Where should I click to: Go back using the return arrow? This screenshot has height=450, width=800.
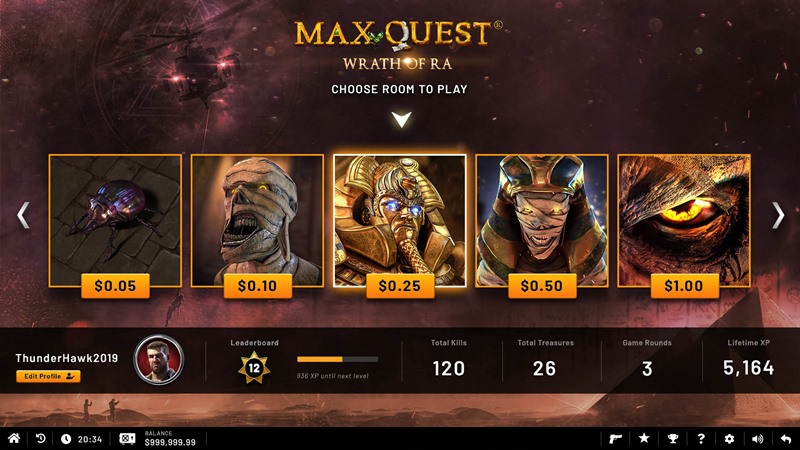point(785,439)
